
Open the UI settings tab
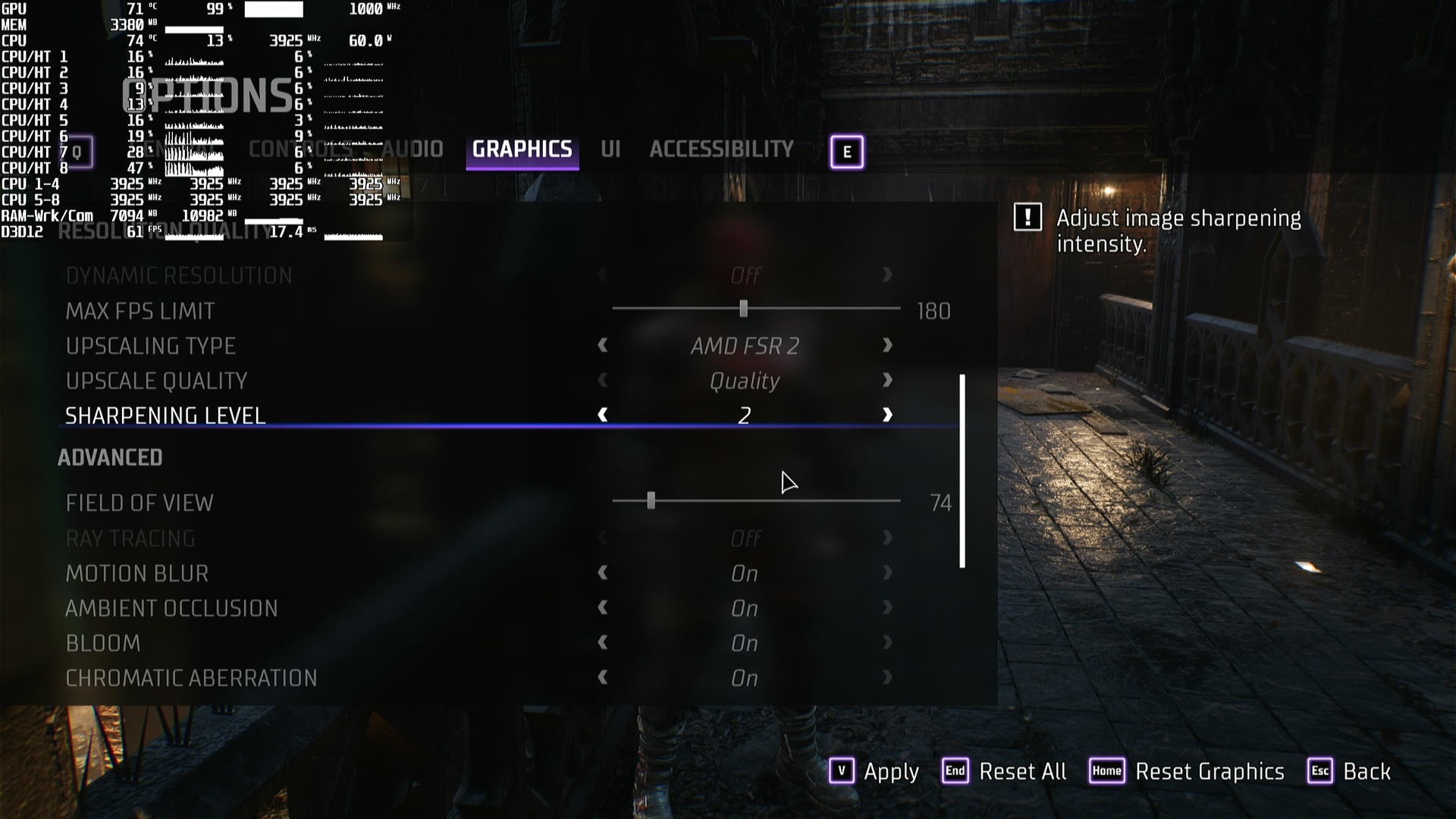click(610, 149)
